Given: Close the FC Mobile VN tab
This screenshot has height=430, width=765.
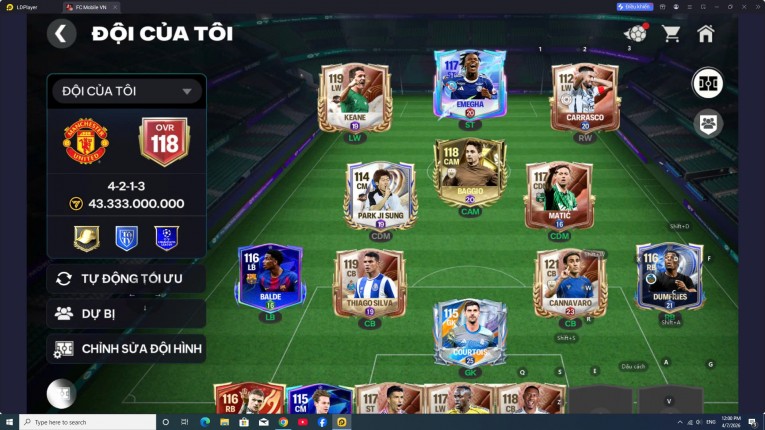Looking at the screenshot, I should [x=113, y=7].
